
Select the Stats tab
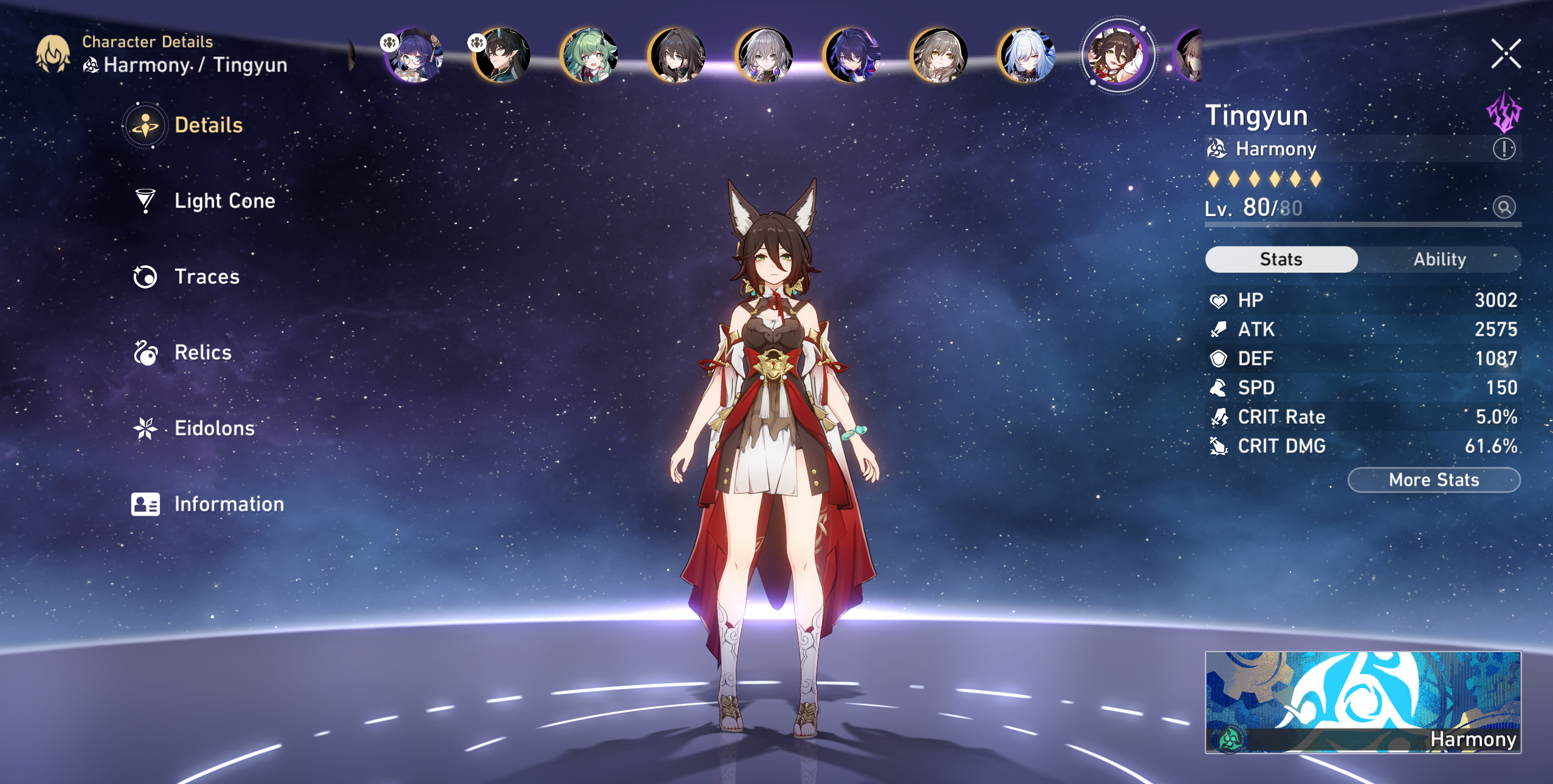tap(1281, 259)
